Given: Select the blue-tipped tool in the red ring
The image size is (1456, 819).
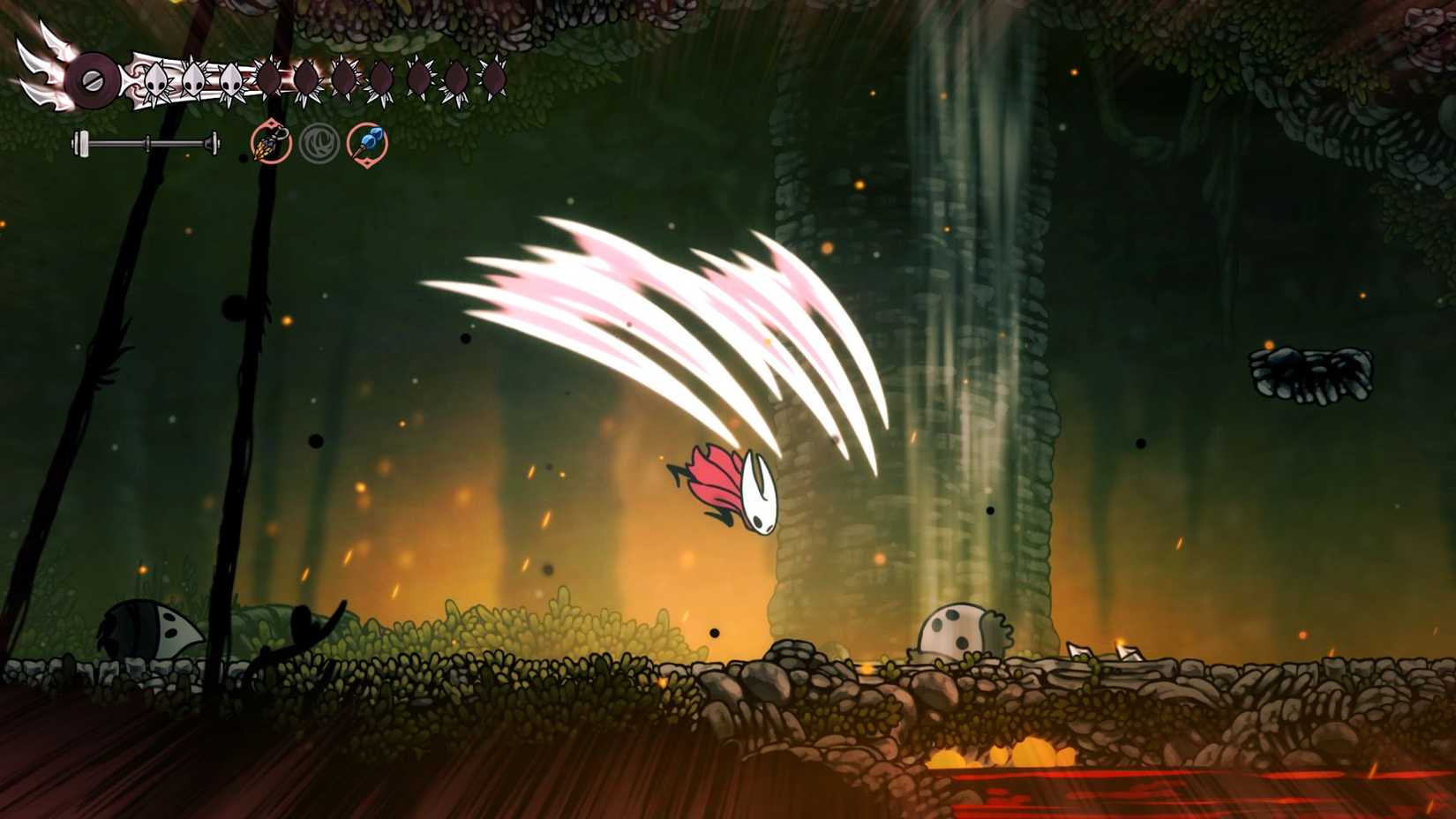Looking at the screenshot, I should [368, 139].
